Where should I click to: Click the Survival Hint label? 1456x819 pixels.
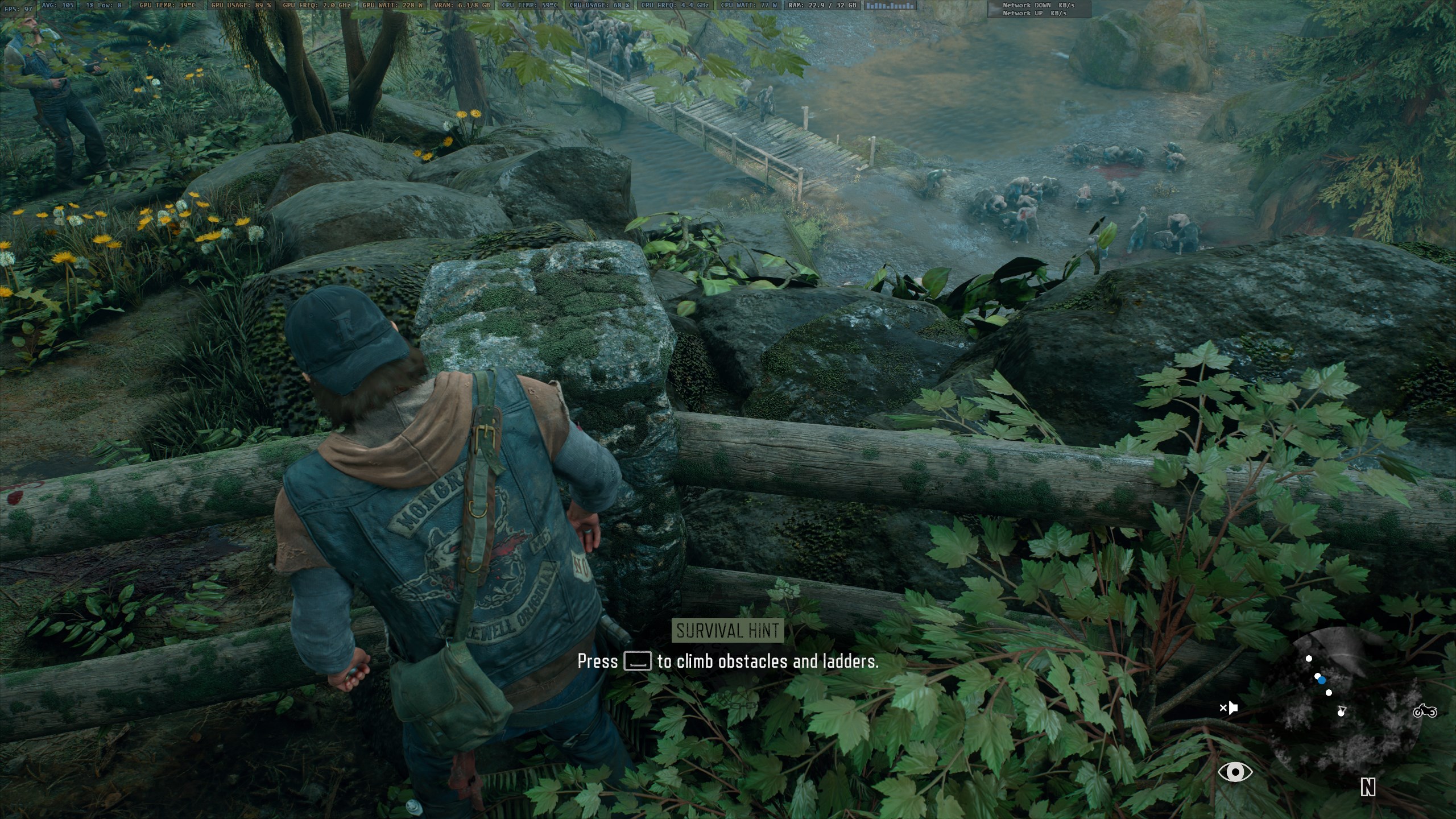click(x=727, y=631)
